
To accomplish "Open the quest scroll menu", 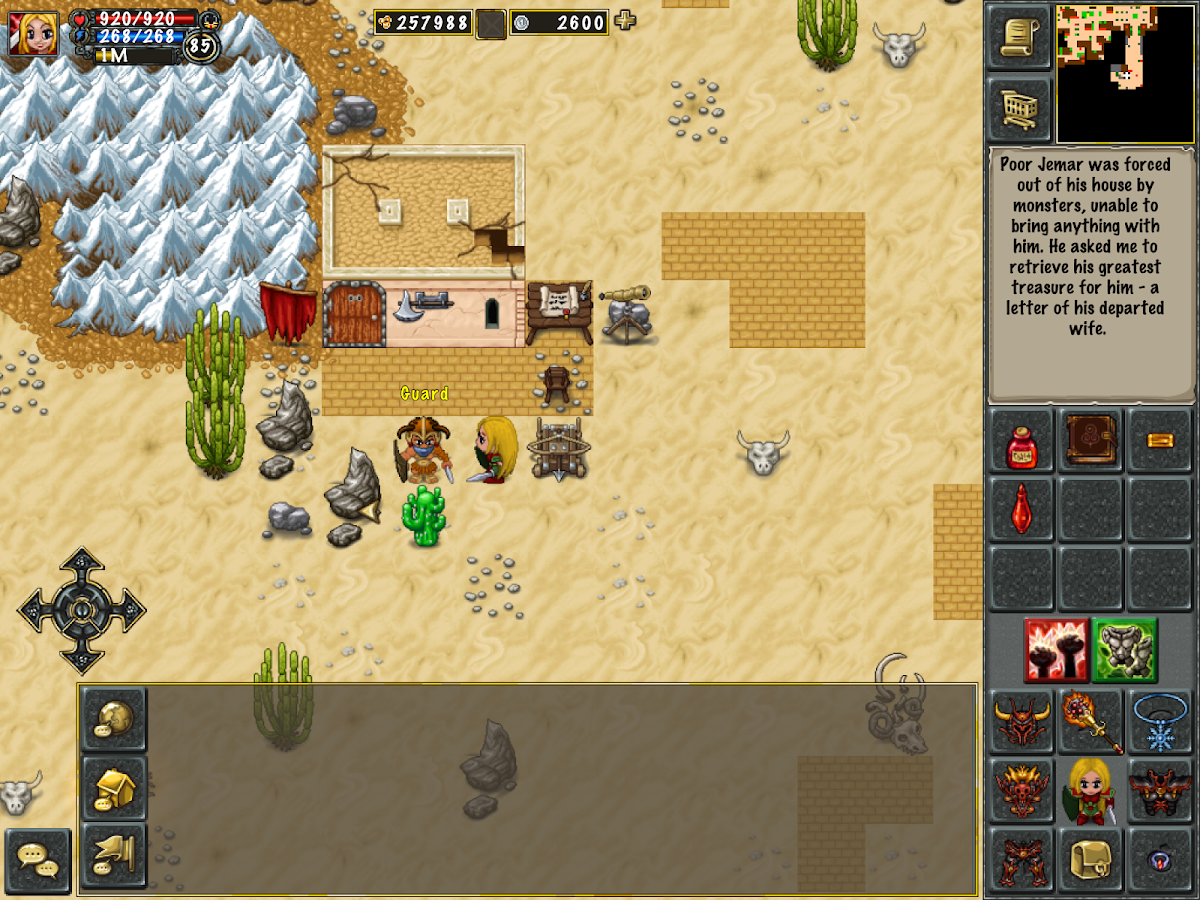I will (1019, 37).
